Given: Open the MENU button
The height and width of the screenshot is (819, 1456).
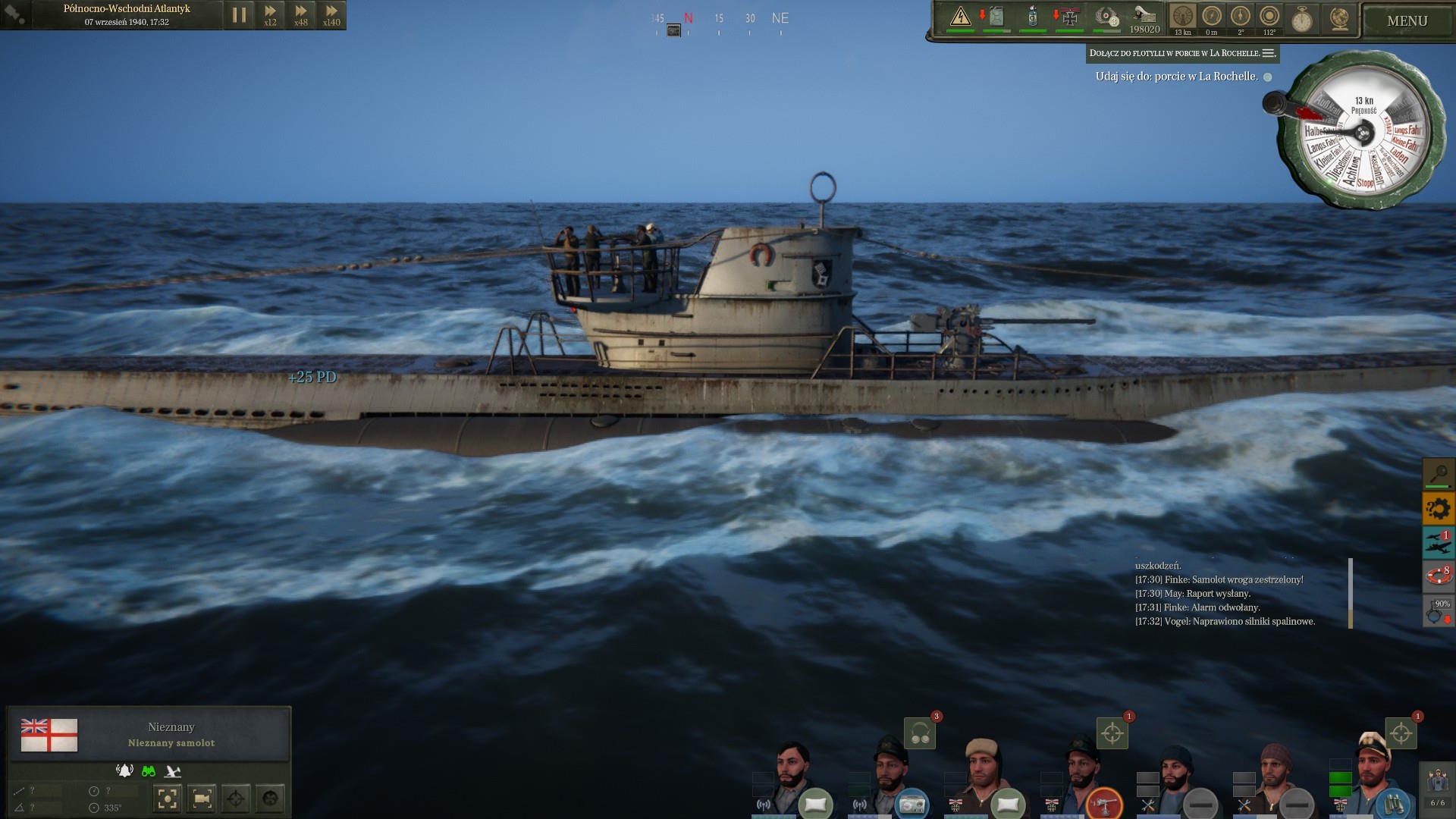Looking at the screenshot, I should point(1407,21).
